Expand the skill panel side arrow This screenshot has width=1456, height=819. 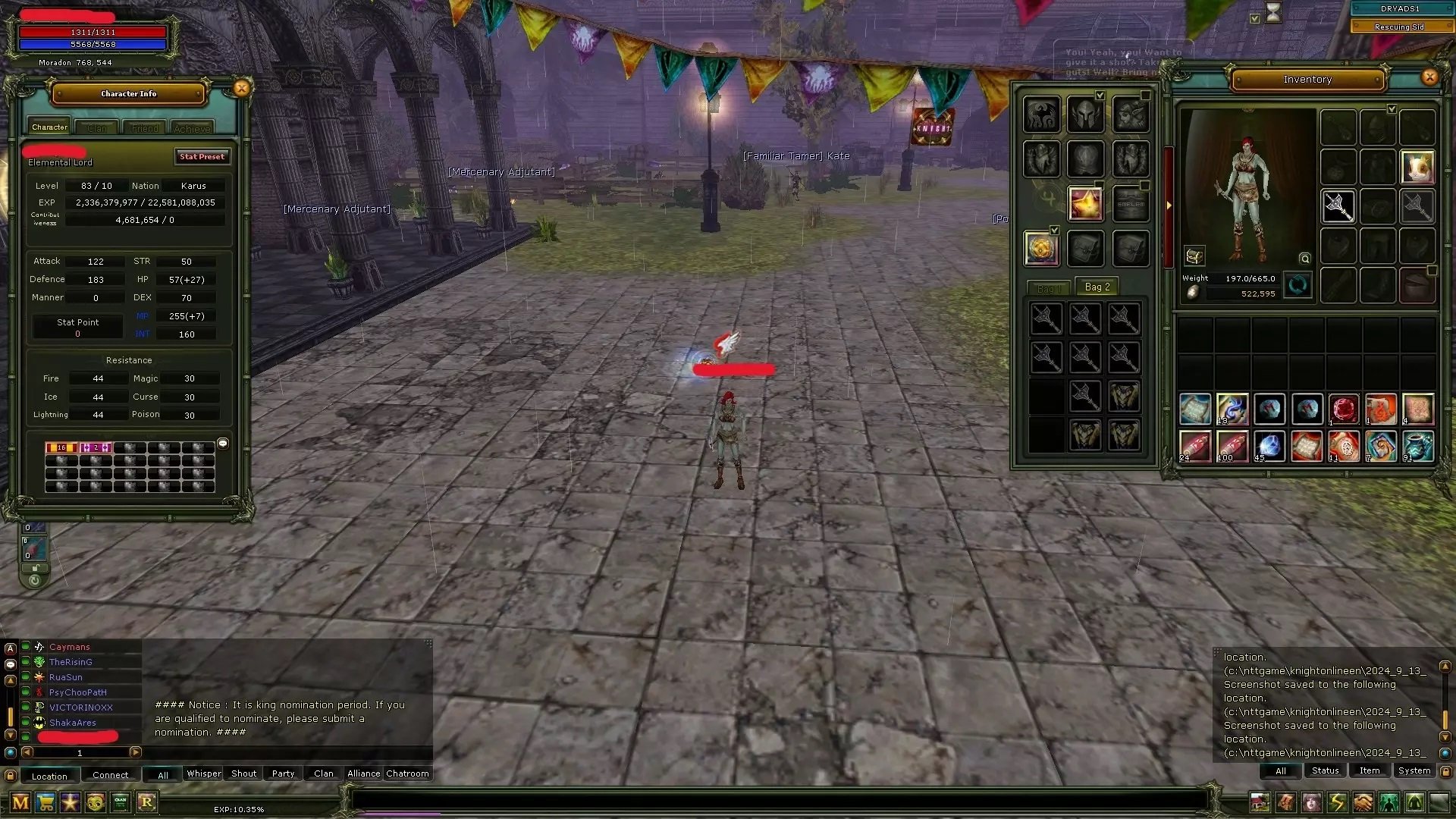pyautogui.click(x=1169, y=205)
